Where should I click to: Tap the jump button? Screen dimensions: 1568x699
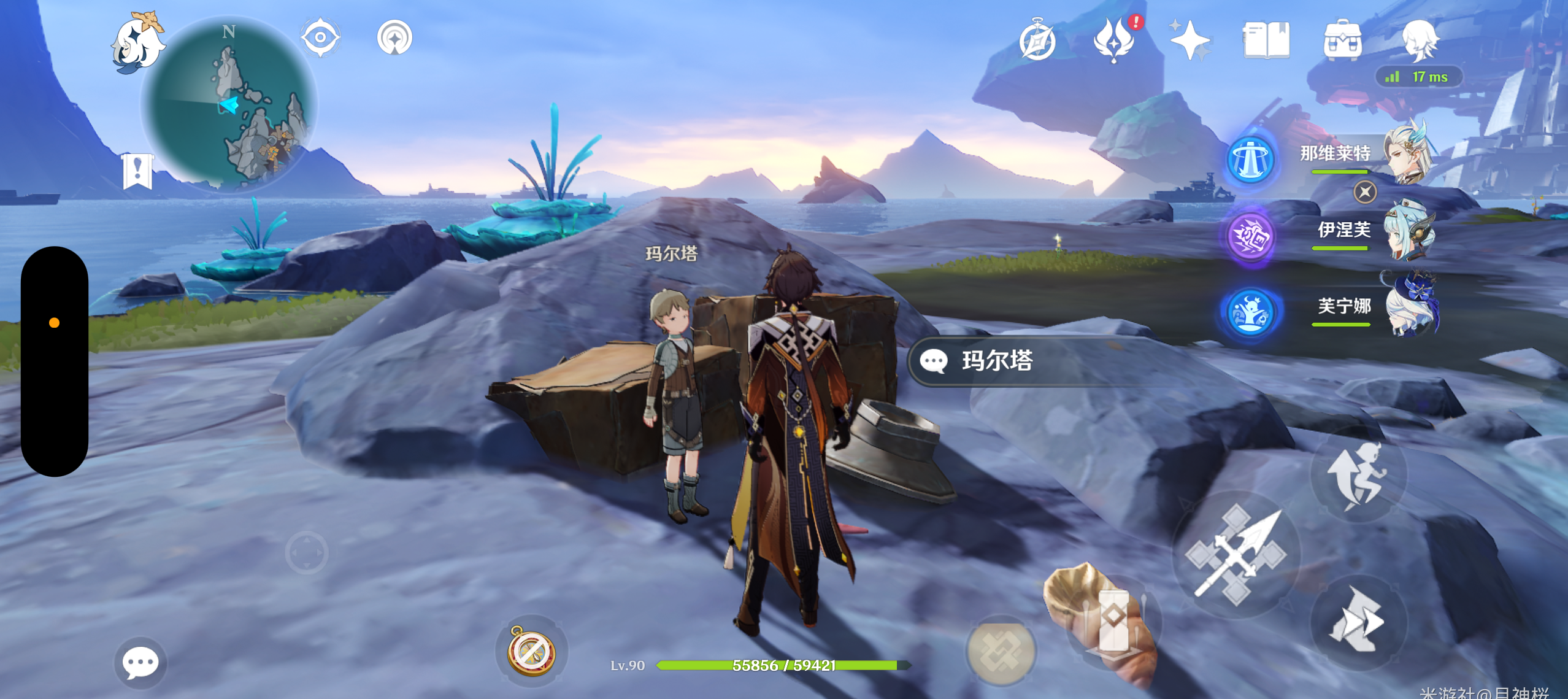coord(1358,476)
